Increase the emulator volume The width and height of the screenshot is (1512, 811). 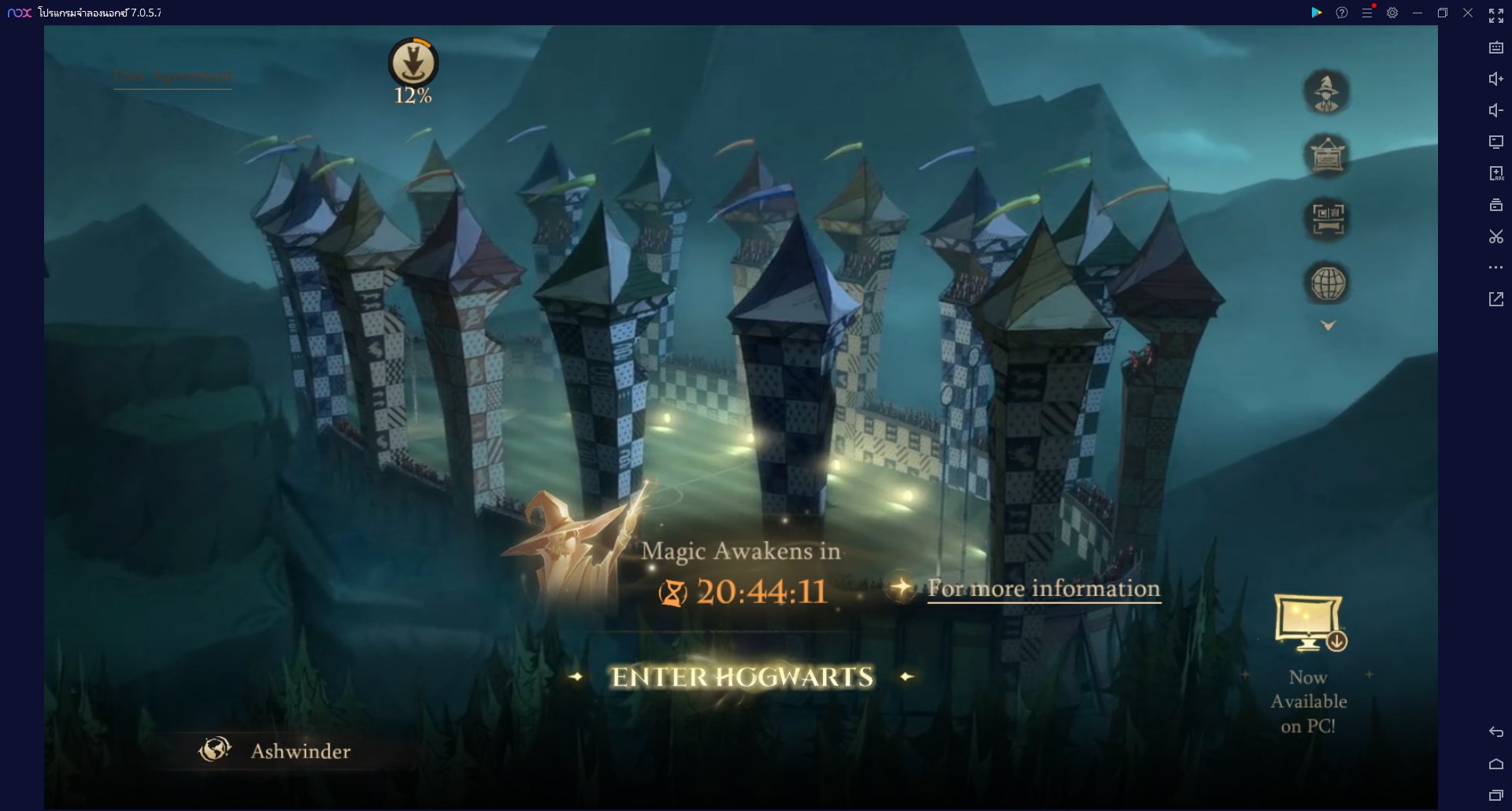(1496, 79)
